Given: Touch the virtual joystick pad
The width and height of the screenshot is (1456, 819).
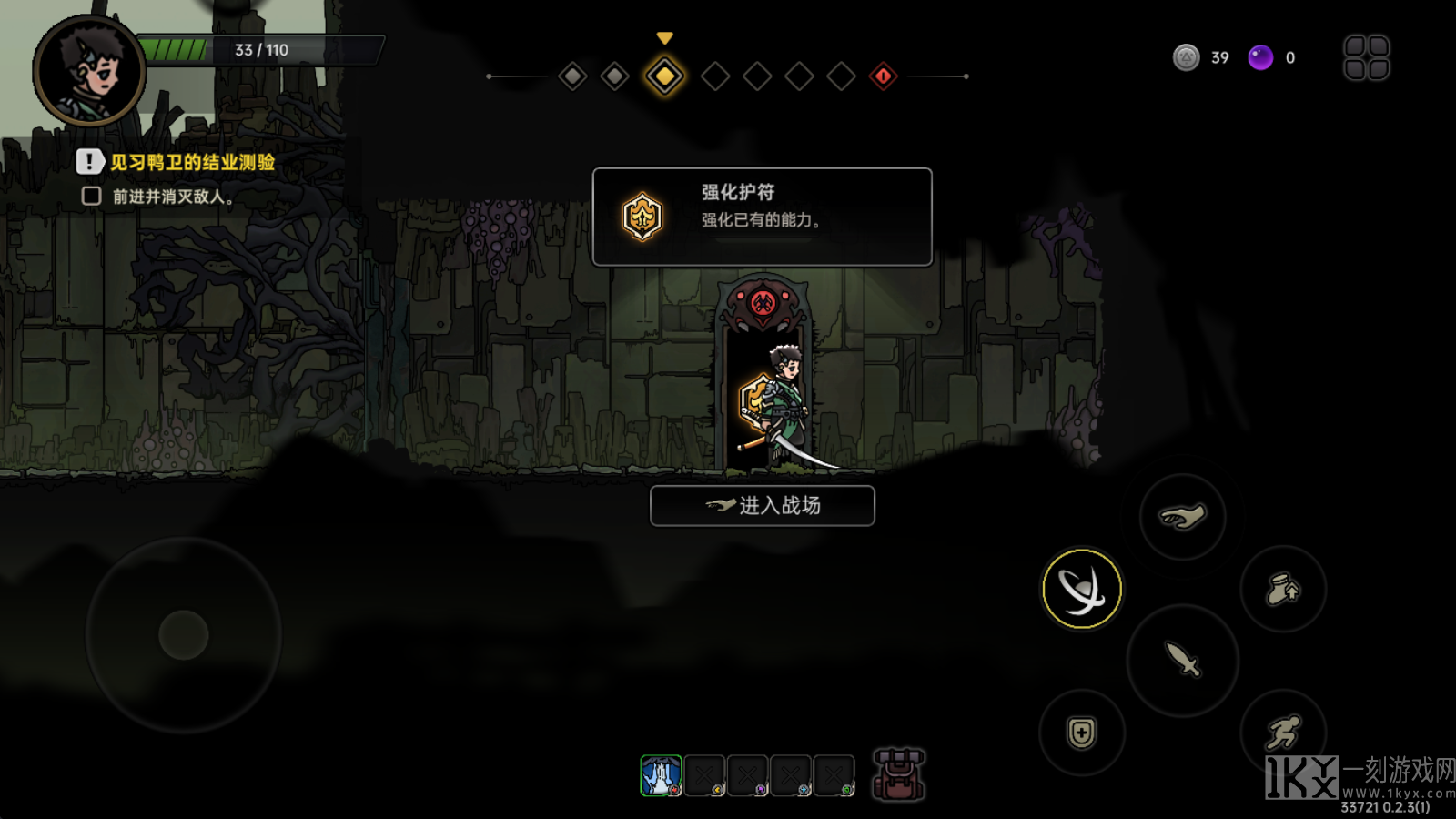Looking at the screenshot, I should [x=184, y=634].
